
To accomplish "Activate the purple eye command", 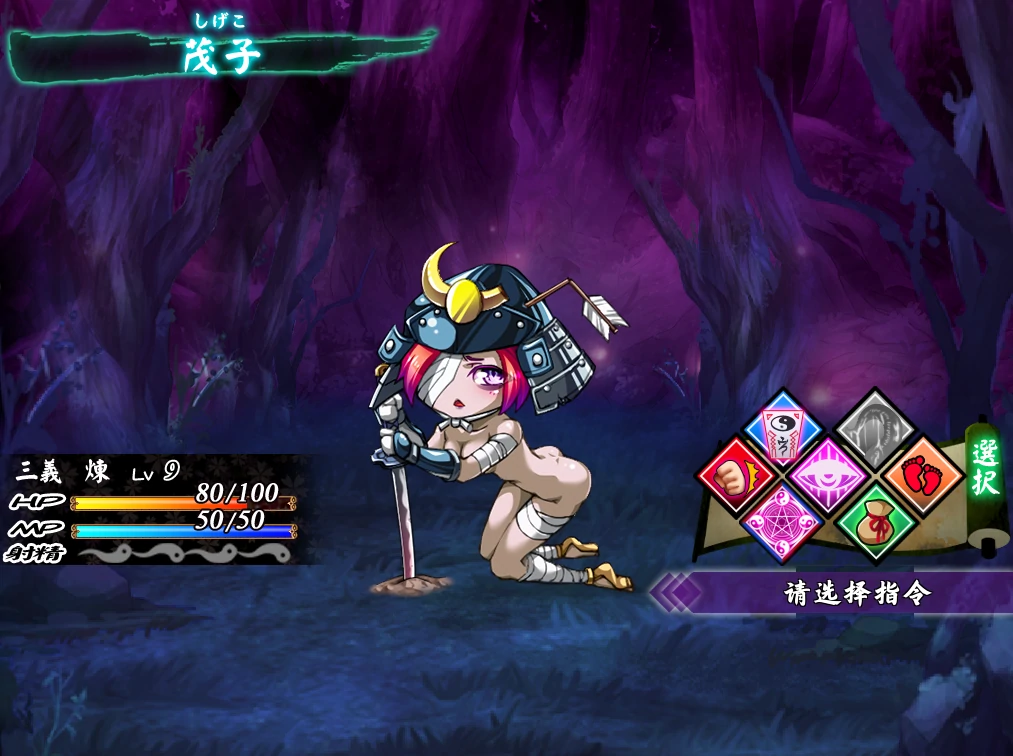I will (828, 474).
